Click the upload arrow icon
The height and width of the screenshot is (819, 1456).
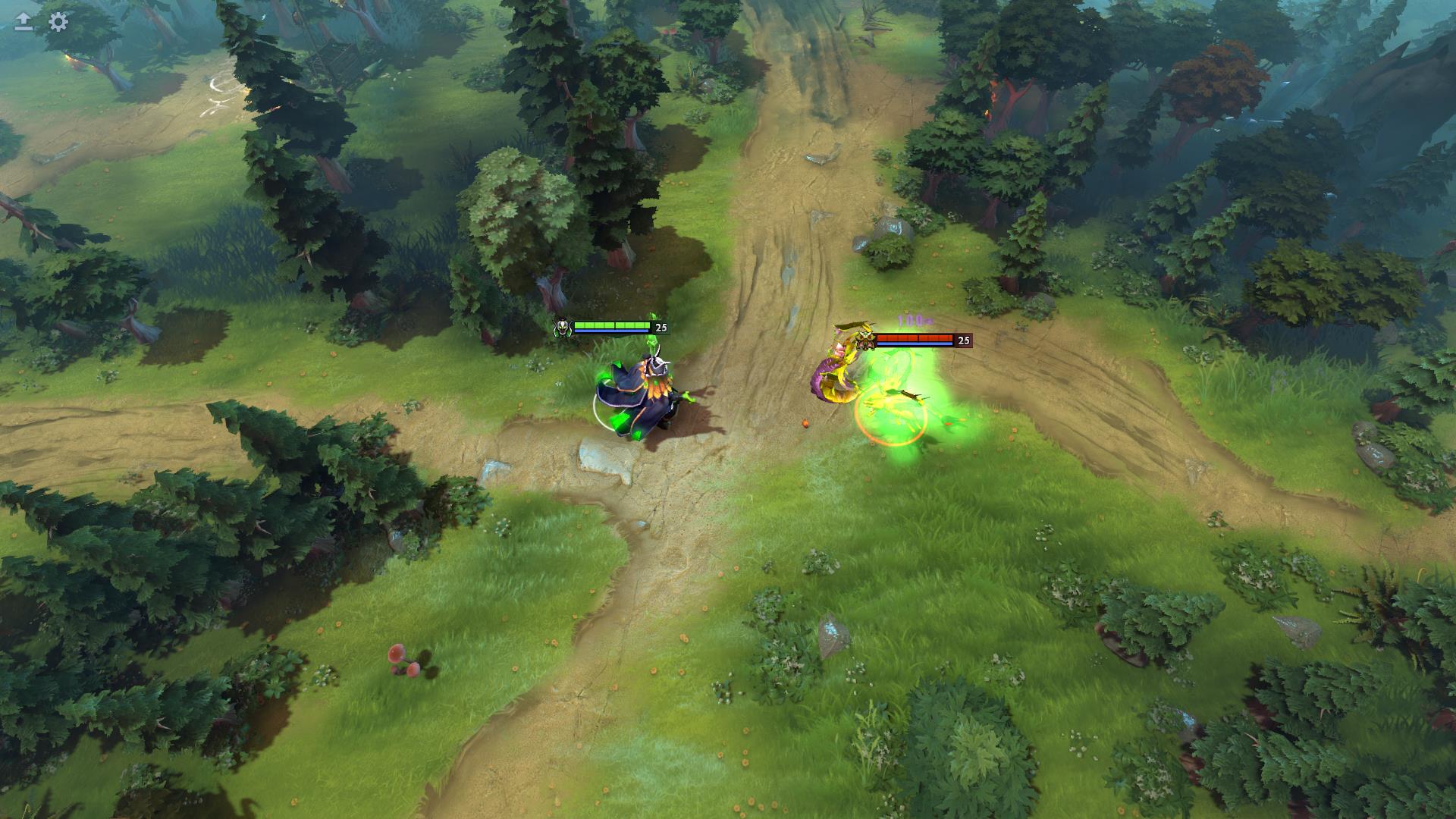click(24, 22)
